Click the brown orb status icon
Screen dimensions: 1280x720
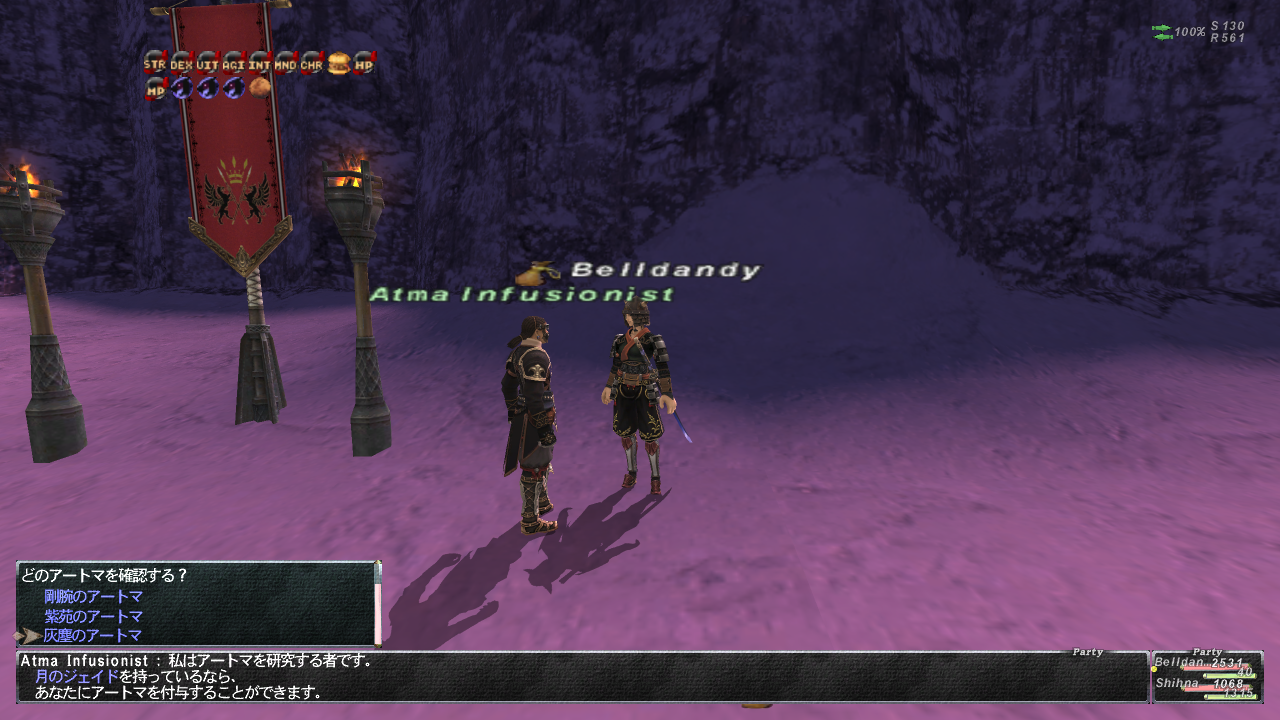click(x=260, y=88)
